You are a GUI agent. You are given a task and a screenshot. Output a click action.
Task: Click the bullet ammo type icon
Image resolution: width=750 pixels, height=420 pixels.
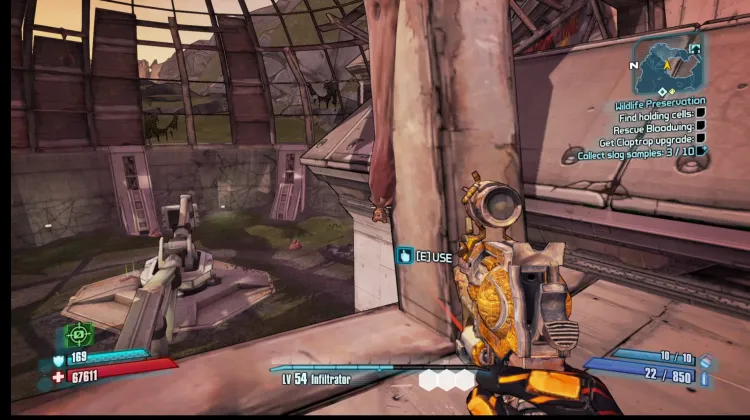pyautogui.click(x=705, y=379)
